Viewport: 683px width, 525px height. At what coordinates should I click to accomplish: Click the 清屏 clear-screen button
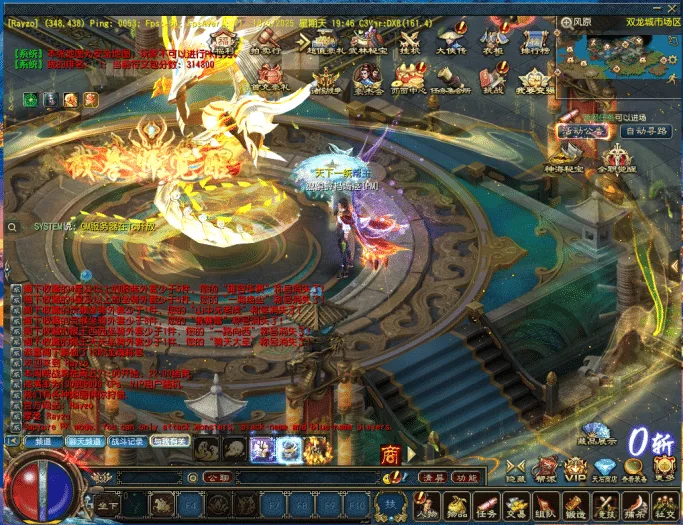(431, 478)
